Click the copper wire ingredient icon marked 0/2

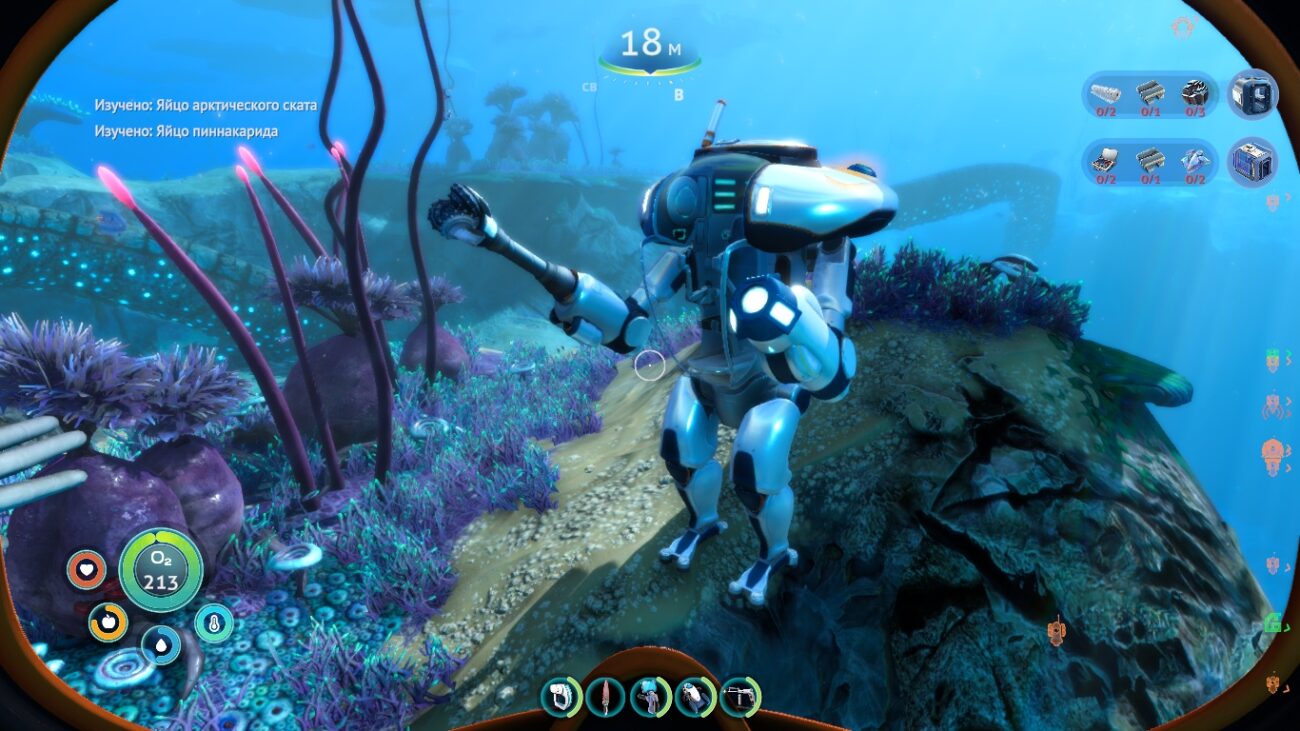pos(1103,91)
